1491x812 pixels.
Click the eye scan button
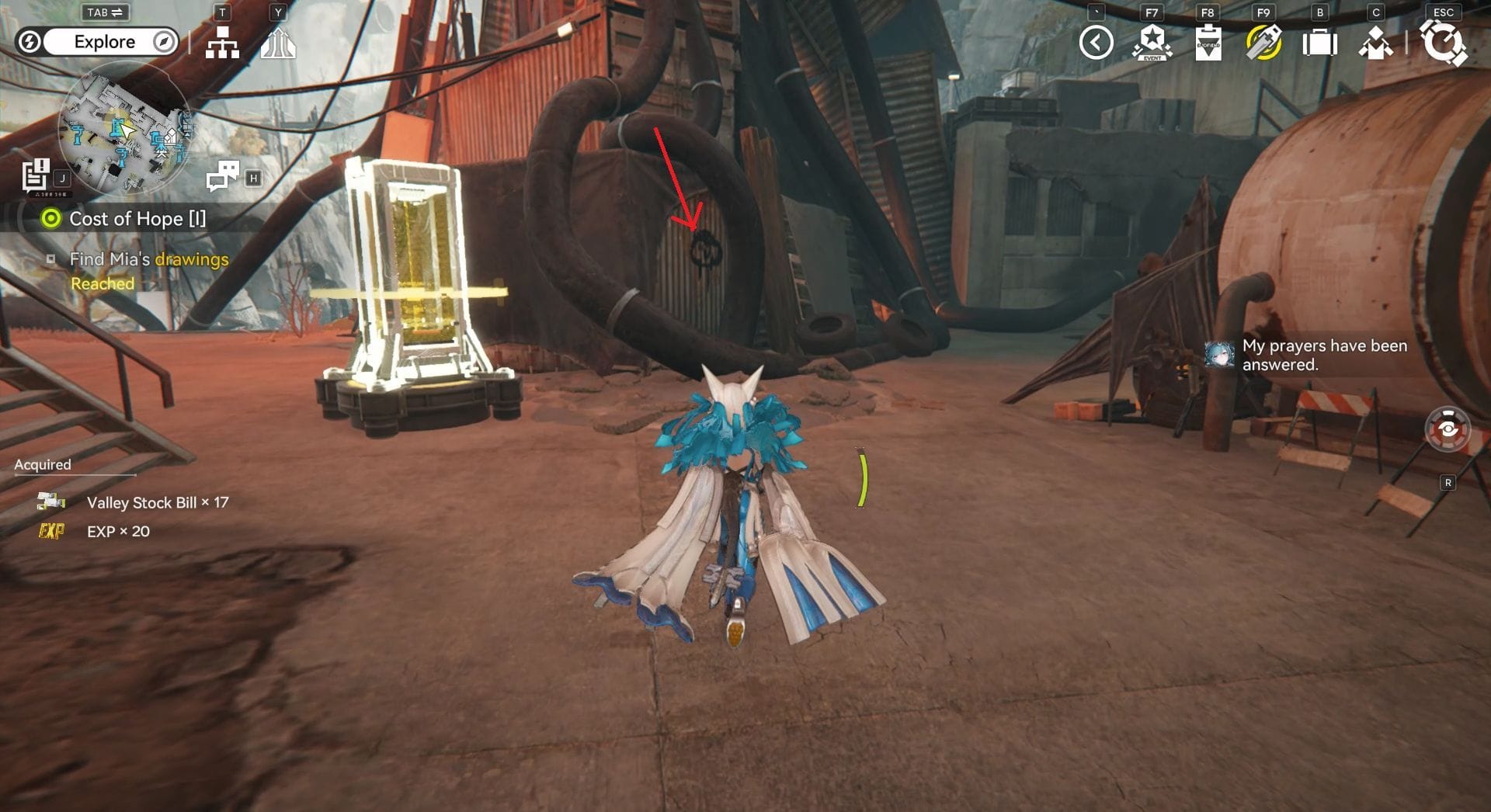[1448, 429]
